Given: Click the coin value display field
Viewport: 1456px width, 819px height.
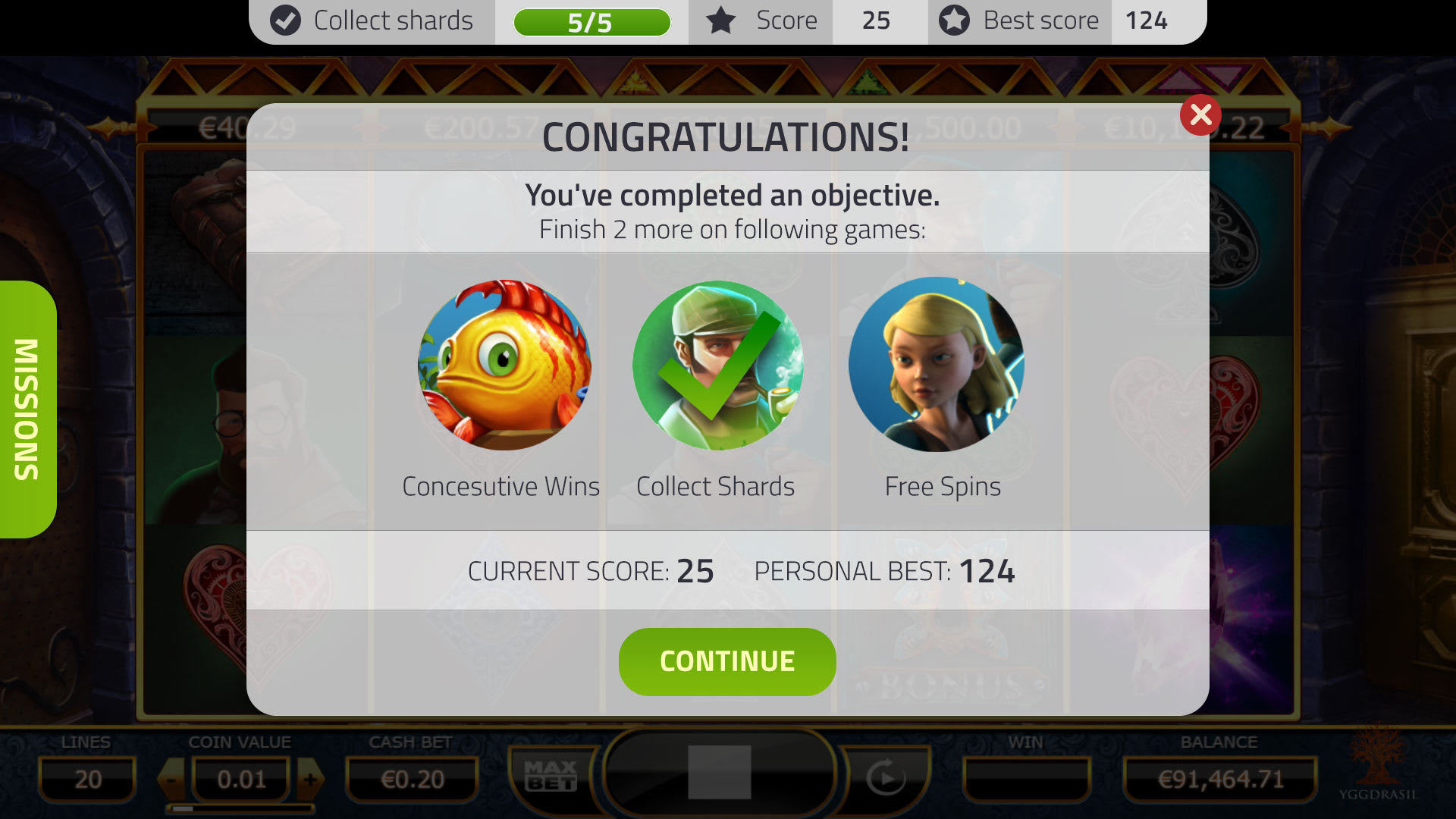Looking at the screenshot, I should click(x=240, y=777).
